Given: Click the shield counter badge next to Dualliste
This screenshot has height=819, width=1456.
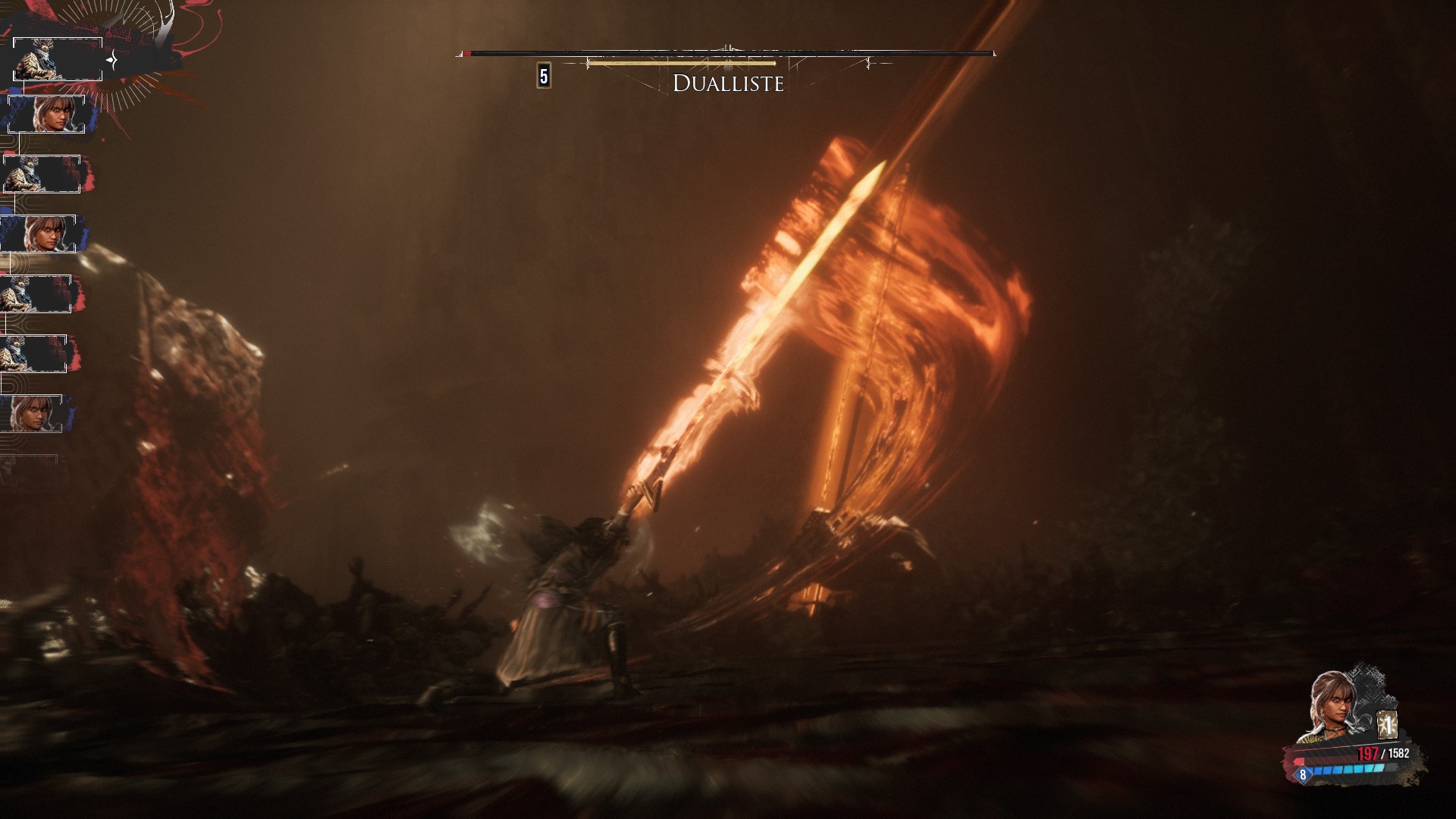Looking at the screenshot, I should [544, 77].
